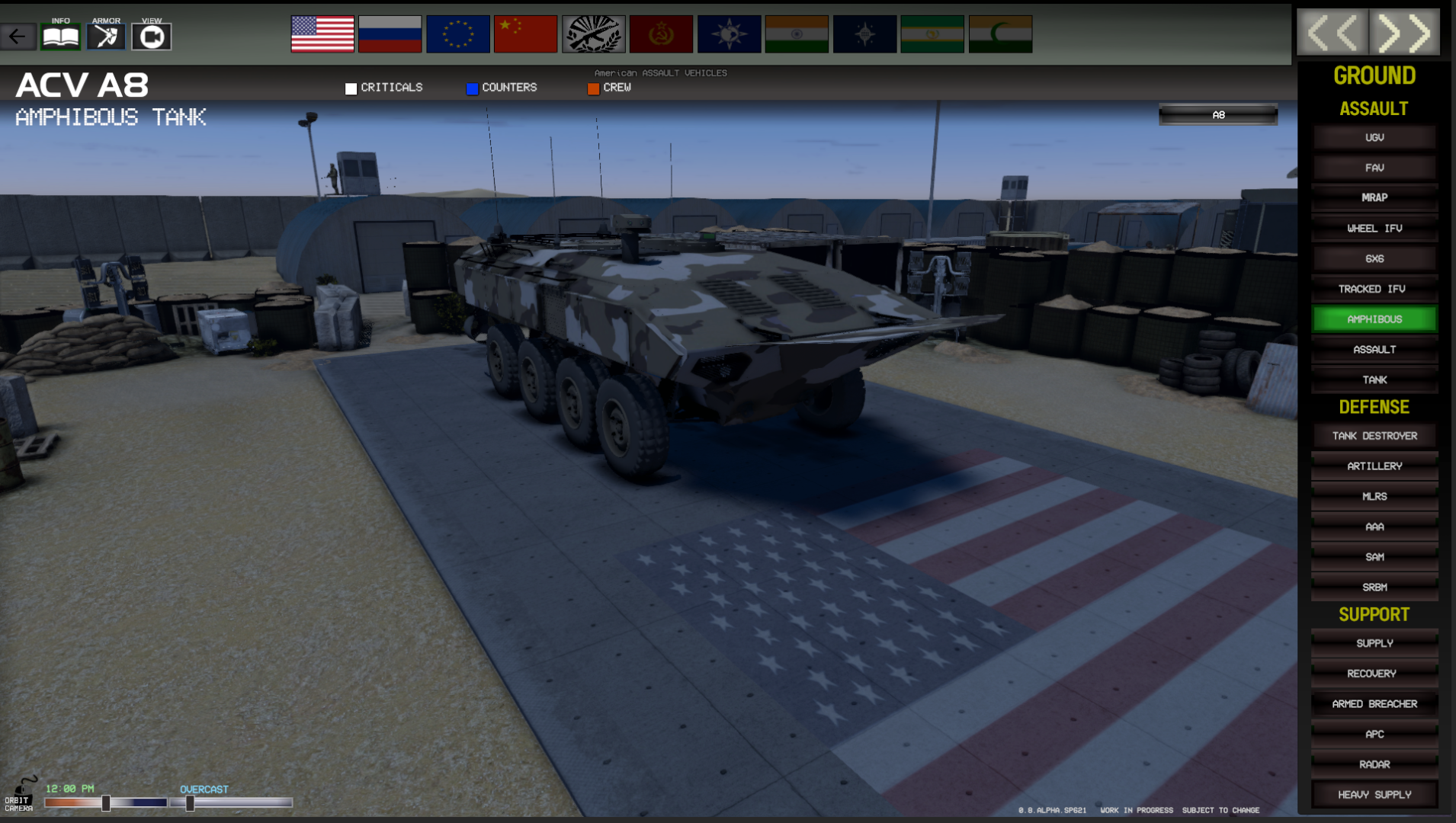This screenshot has height=823, width=1456.
Task: Open the INFO book panel
Action: 59,35
